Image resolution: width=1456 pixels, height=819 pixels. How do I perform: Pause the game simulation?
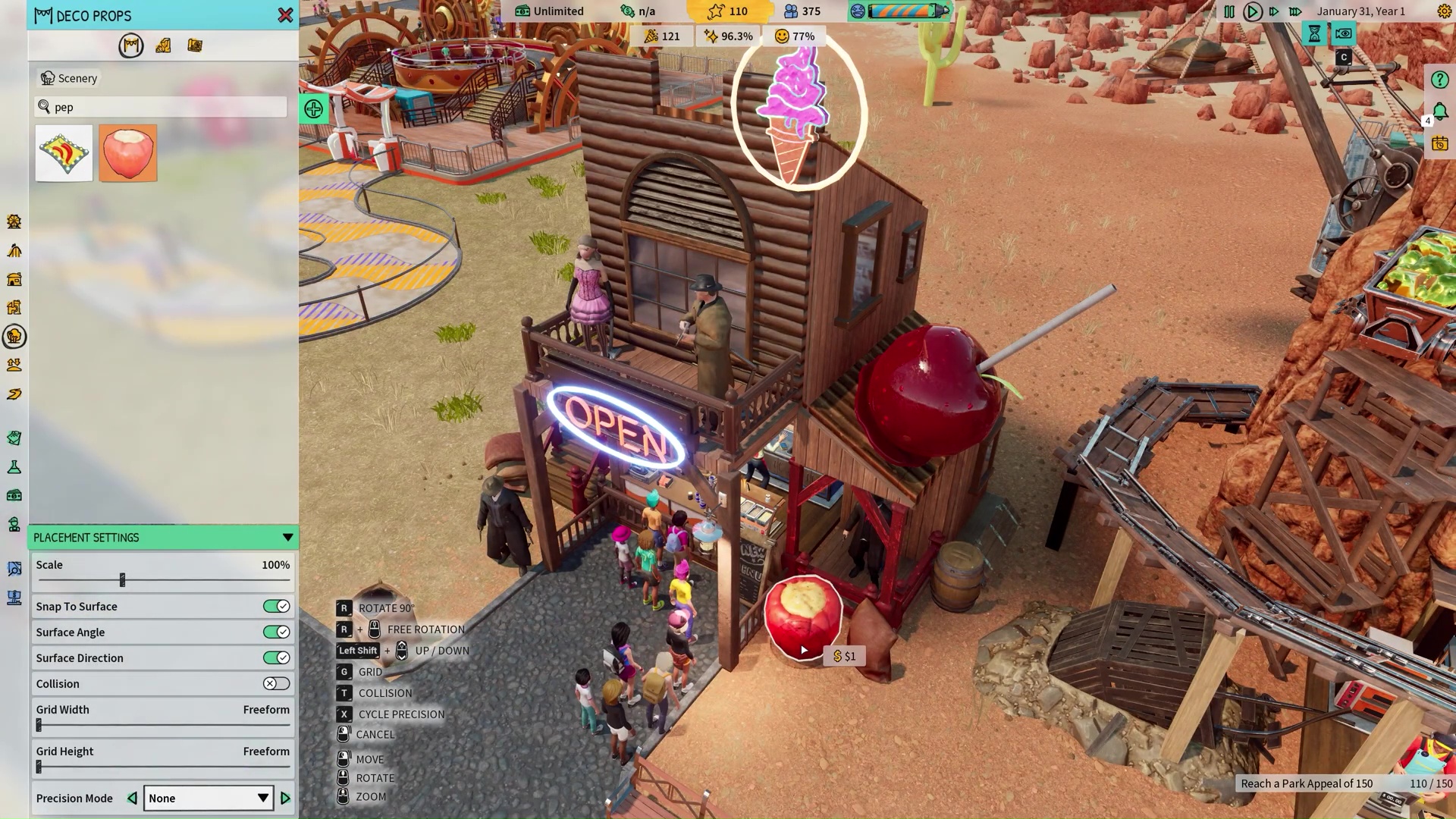[1229, 11]
